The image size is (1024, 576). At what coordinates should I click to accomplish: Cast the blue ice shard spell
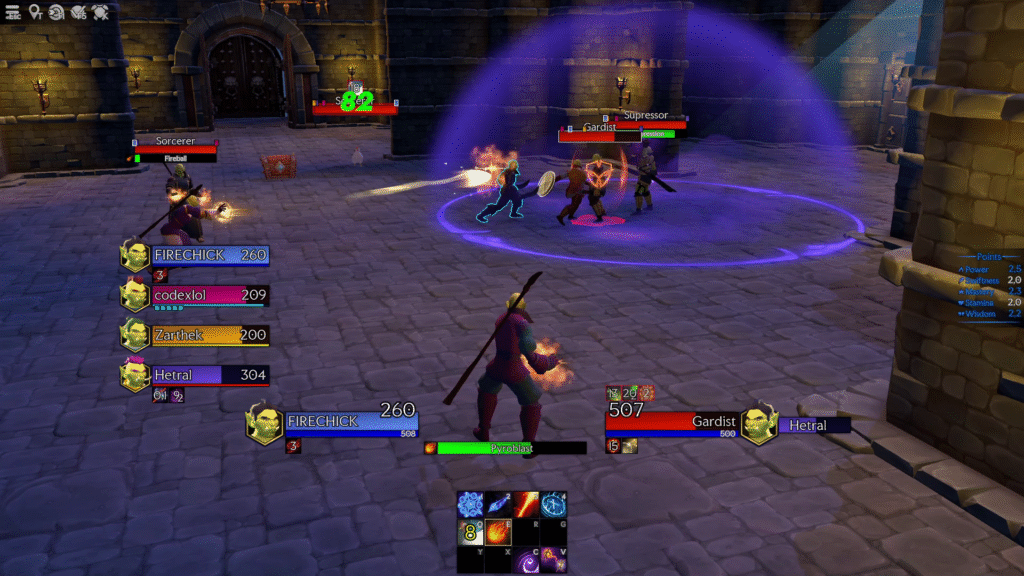pos(498,504)
